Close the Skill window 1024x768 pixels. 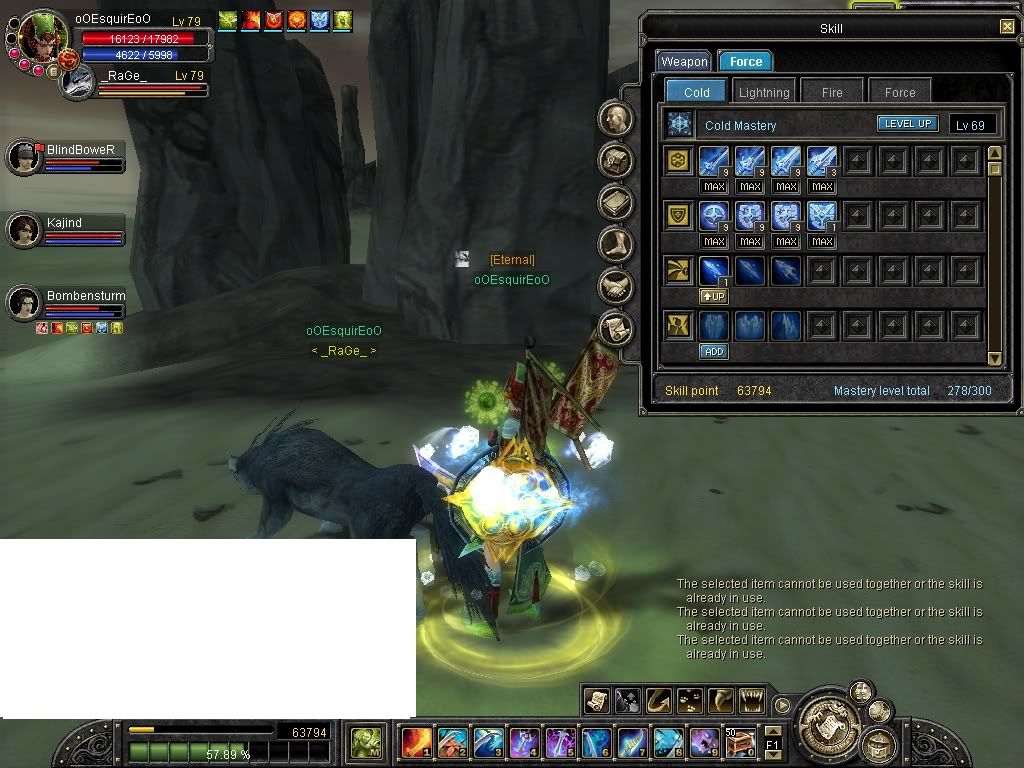(1006, 27)
